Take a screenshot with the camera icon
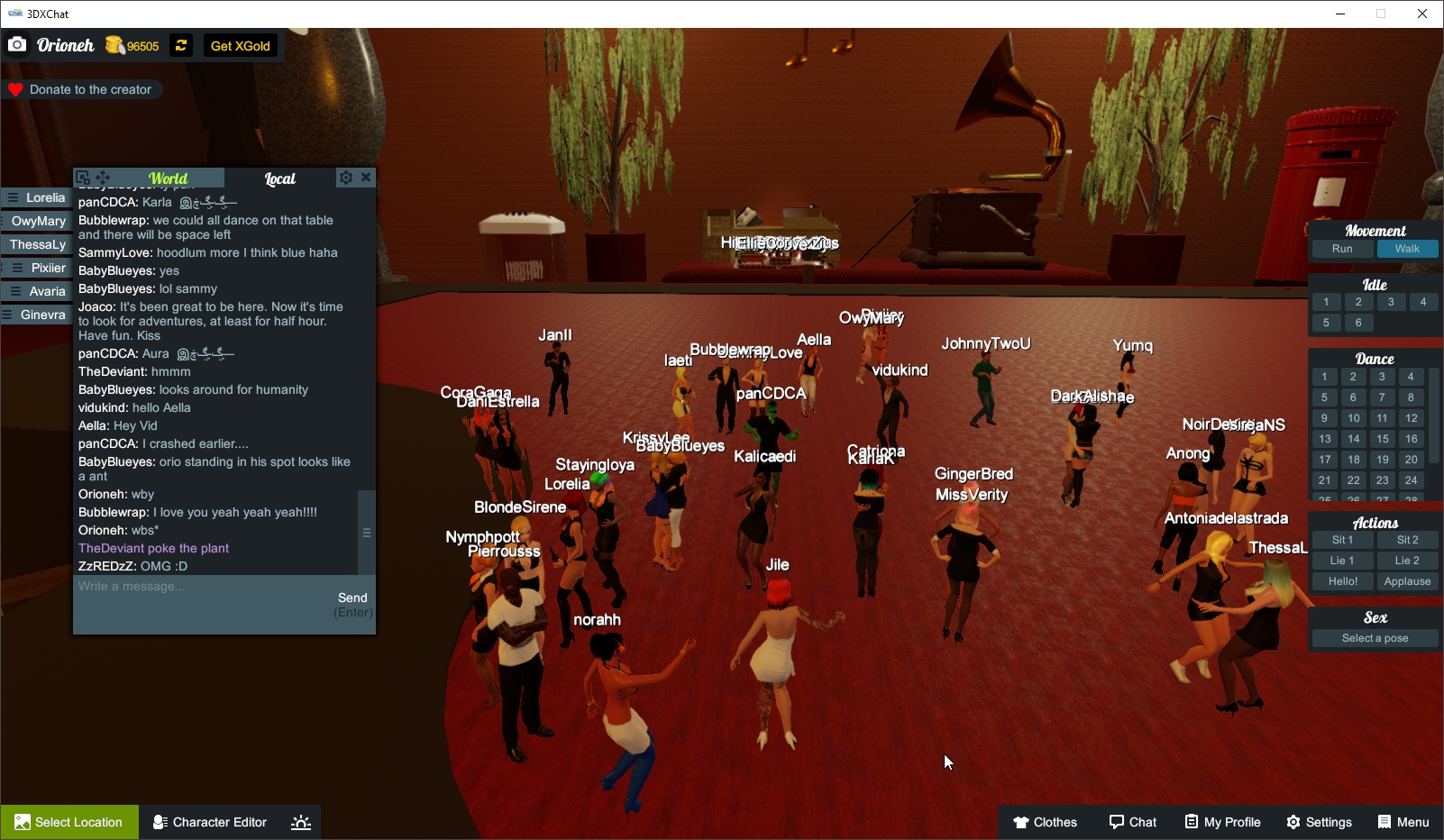The width and height of the screenshot is (1444, 840). pos(17,44)
